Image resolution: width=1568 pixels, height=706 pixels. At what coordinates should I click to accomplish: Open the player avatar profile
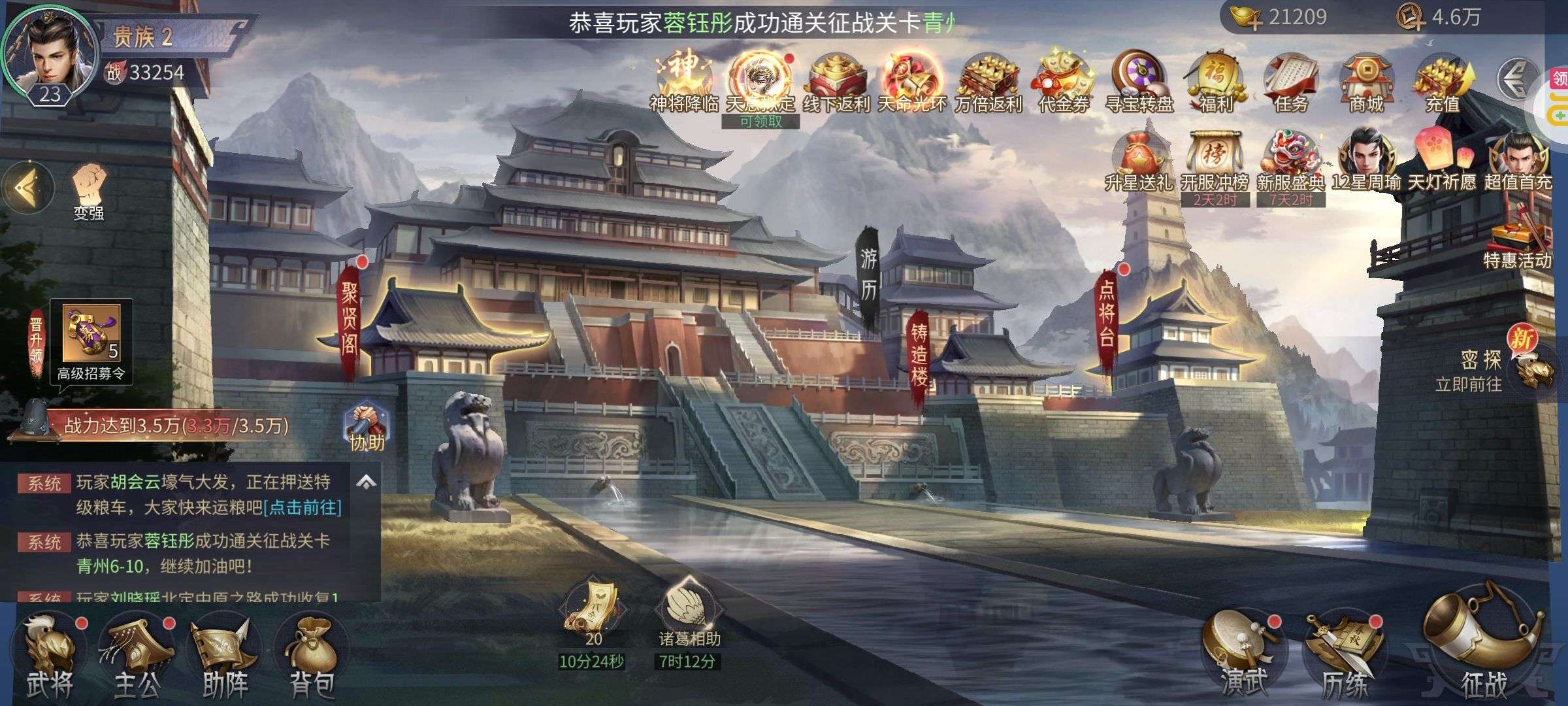point(50,56)
